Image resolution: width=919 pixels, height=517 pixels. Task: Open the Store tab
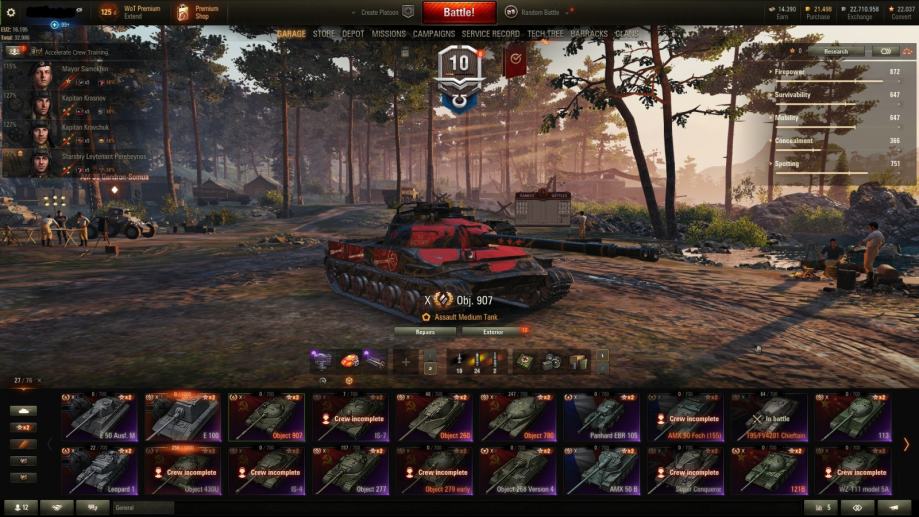[x=324, y=34]
